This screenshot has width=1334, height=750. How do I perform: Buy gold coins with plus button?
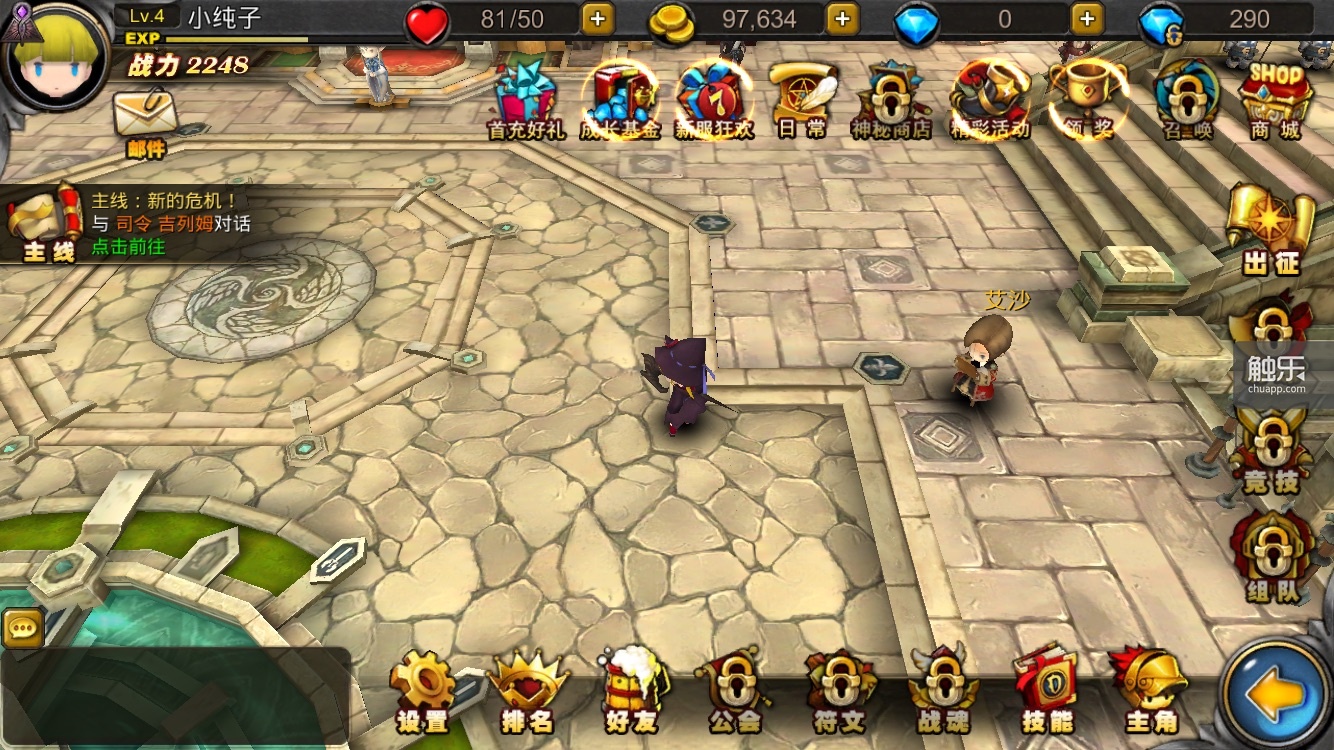click(842, 19)
